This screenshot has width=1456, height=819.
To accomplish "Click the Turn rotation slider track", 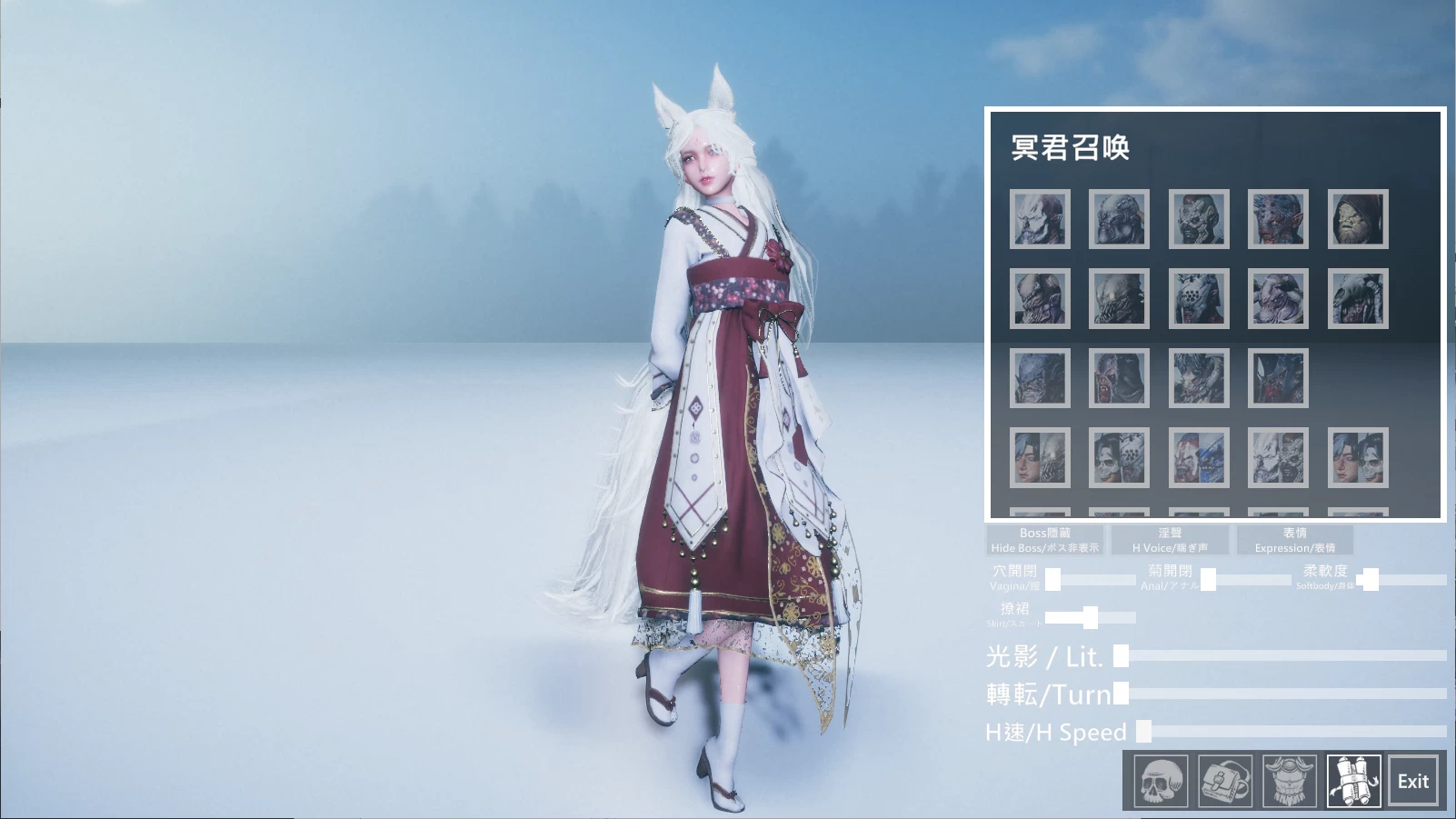I will (1286, 694).
